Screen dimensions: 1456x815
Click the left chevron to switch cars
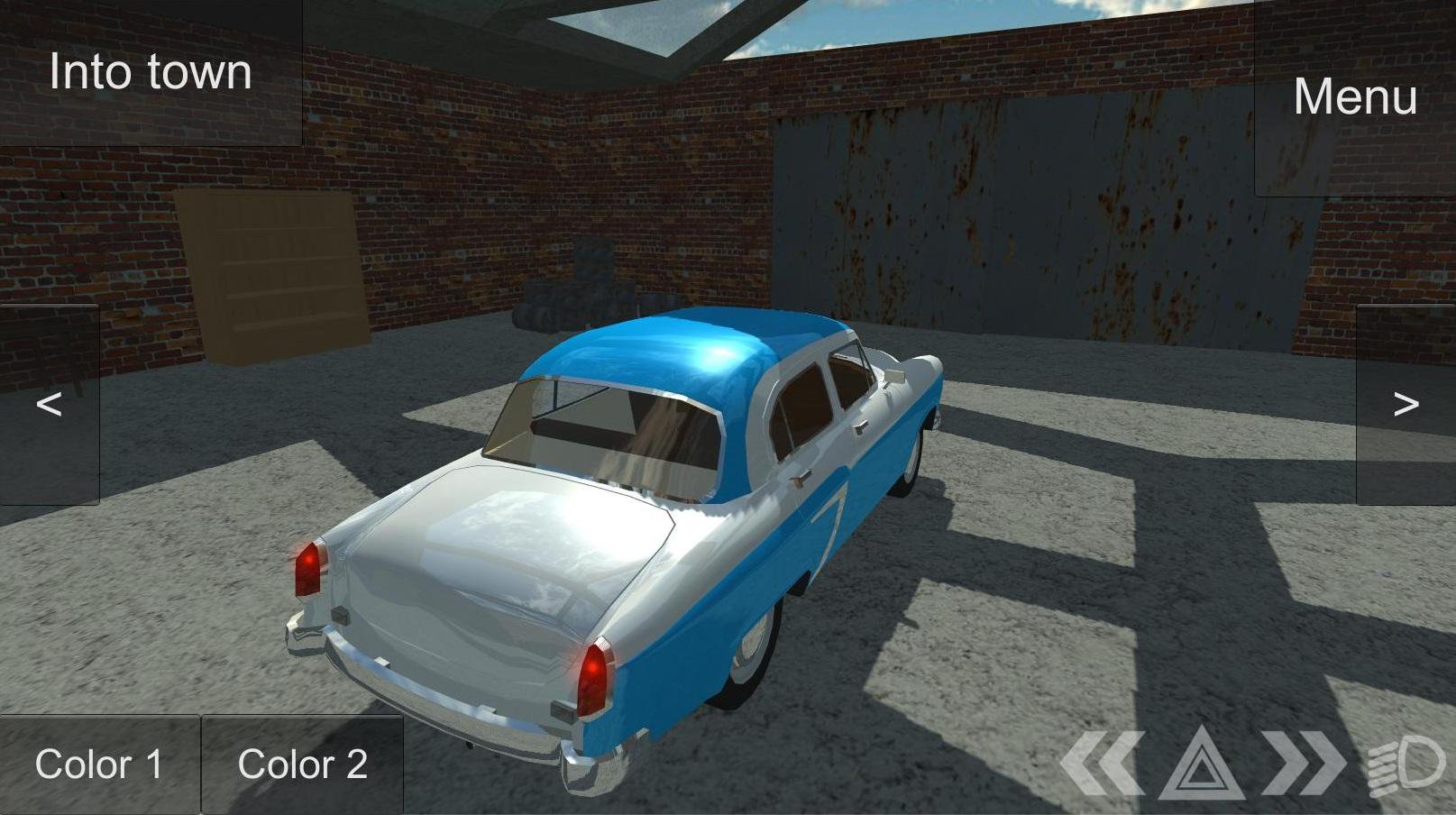point(47,406)
